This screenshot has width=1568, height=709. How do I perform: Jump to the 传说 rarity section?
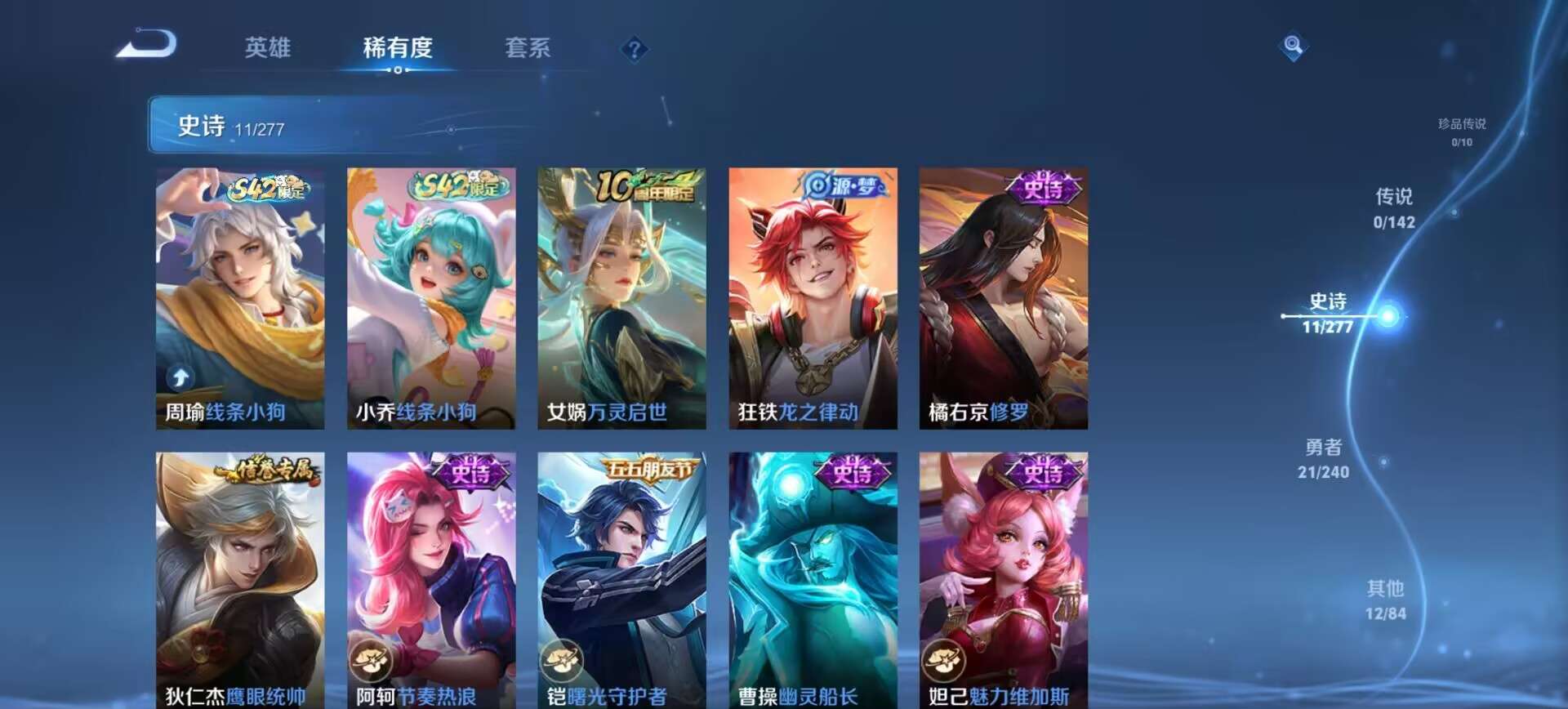point(1394,208)
